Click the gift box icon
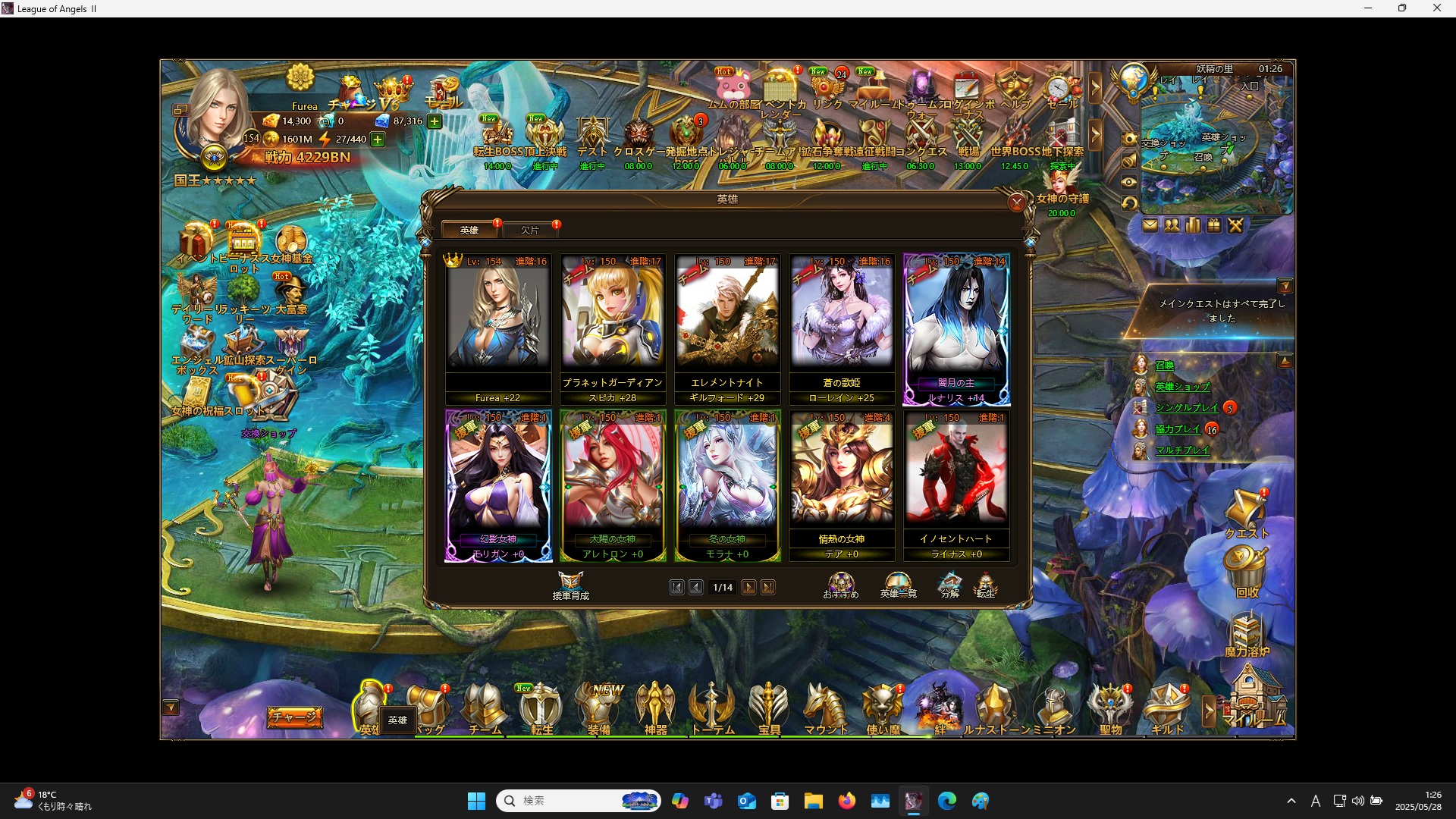The width and height of the screenshot is (1456, 819). click(1214, 225)
